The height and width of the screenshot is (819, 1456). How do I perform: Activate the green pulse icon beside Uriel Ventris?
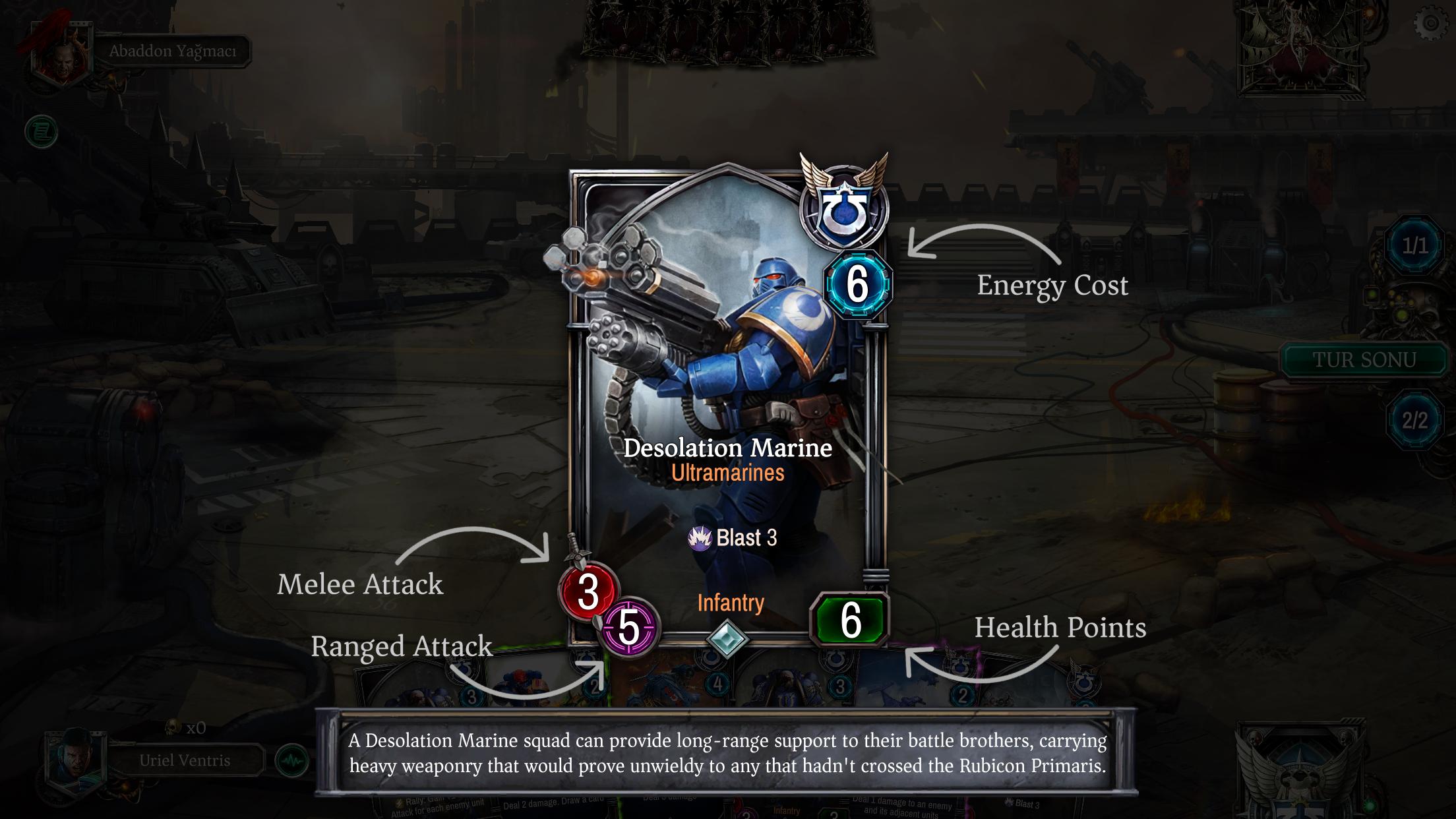(291, 761)
